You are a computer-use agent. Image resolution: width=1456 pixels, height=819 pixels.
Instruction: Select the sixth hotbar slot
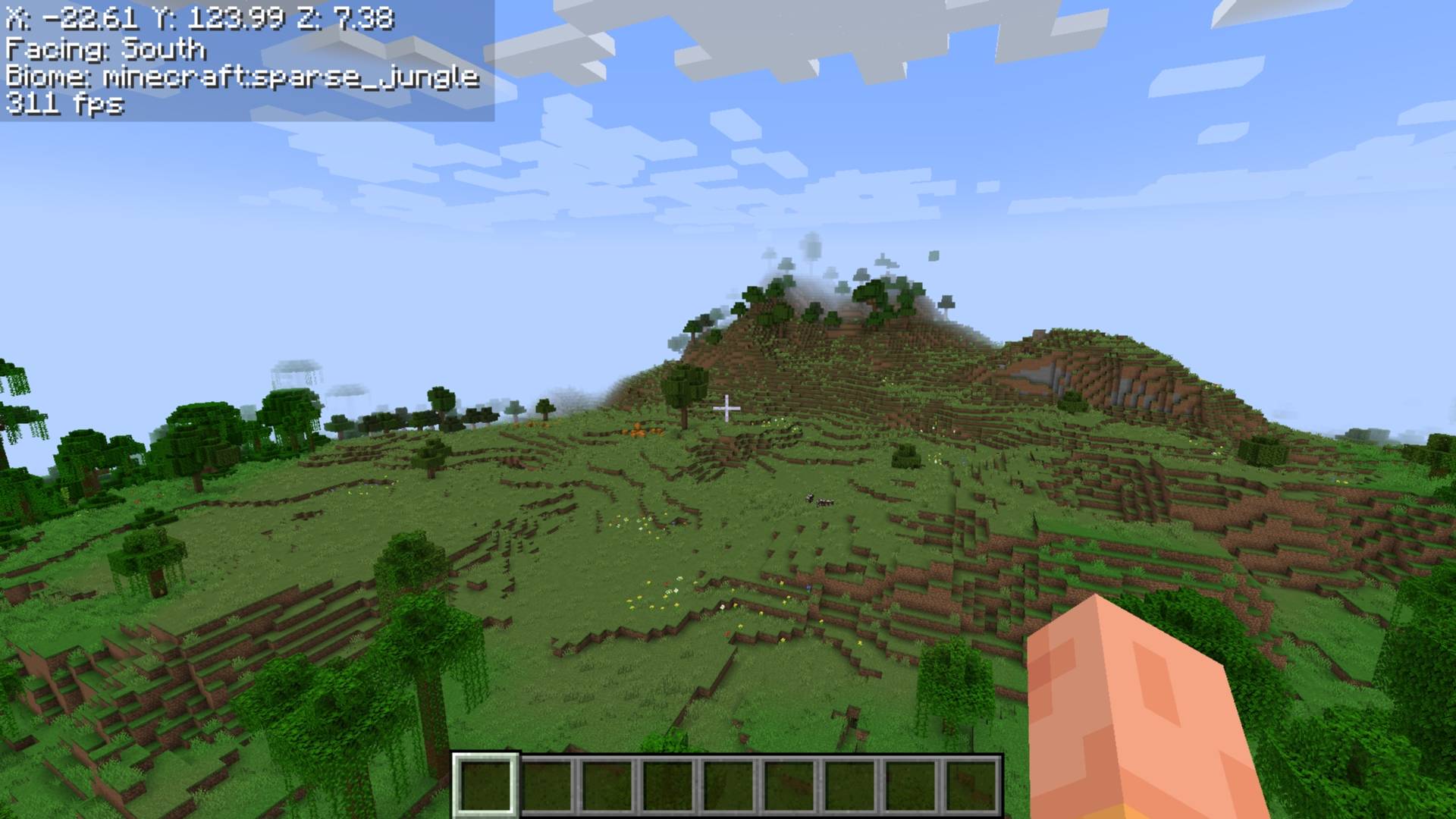[x=789, y=785]
